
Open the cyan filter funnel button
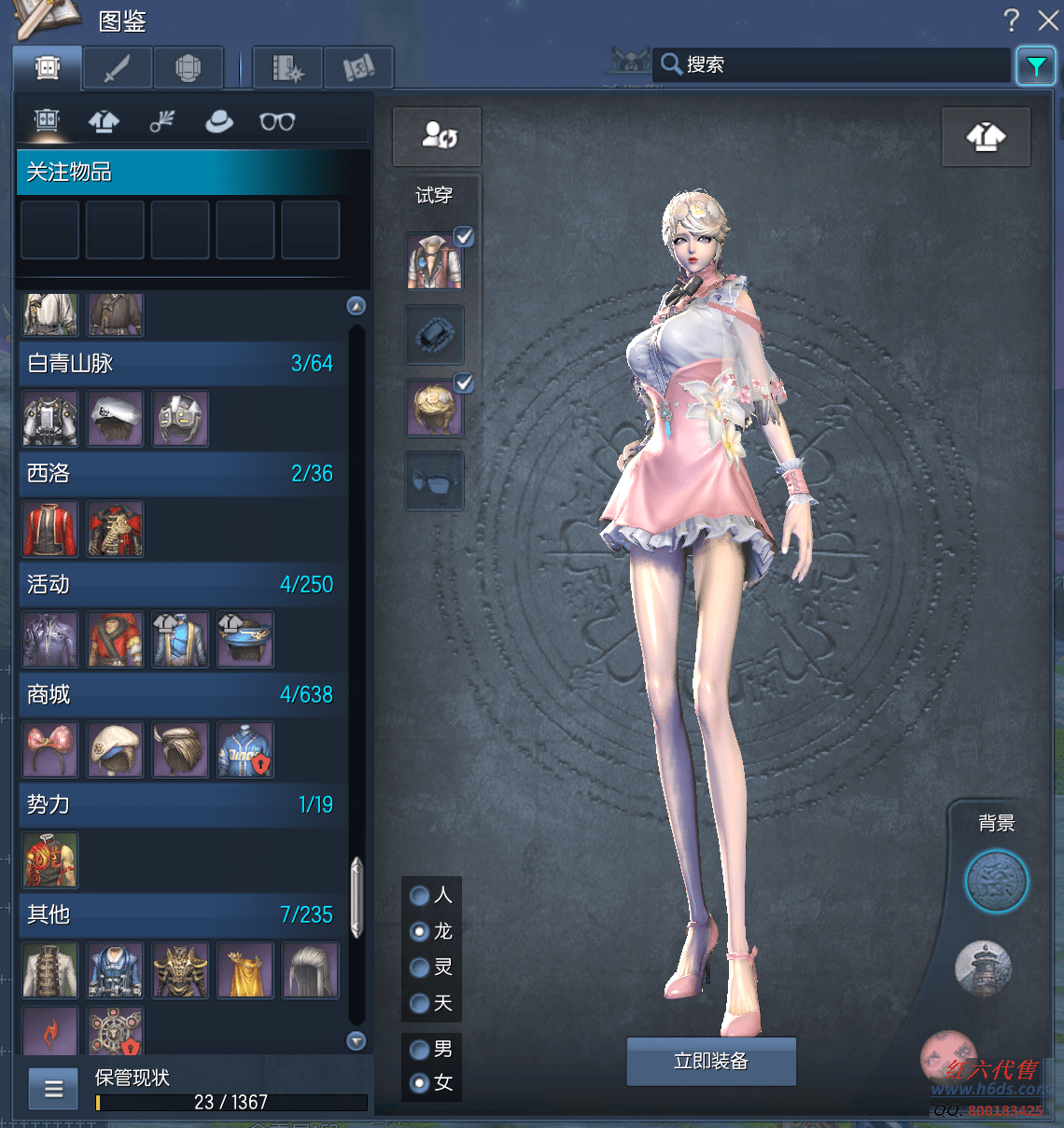[x=1036, y=66]
